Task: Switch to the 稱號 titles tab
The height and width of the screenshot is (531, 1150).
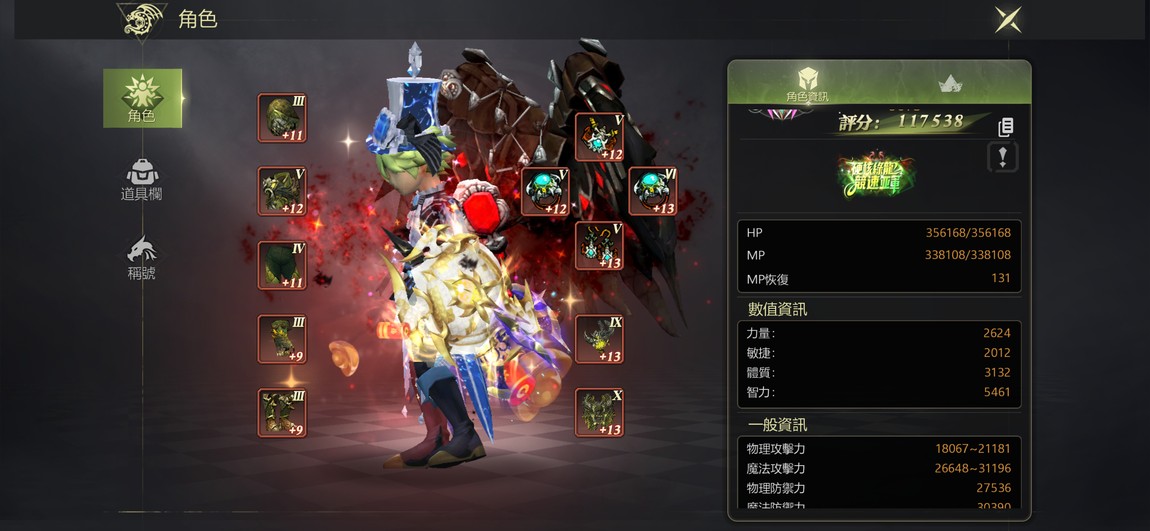Action: click(142, 258)
